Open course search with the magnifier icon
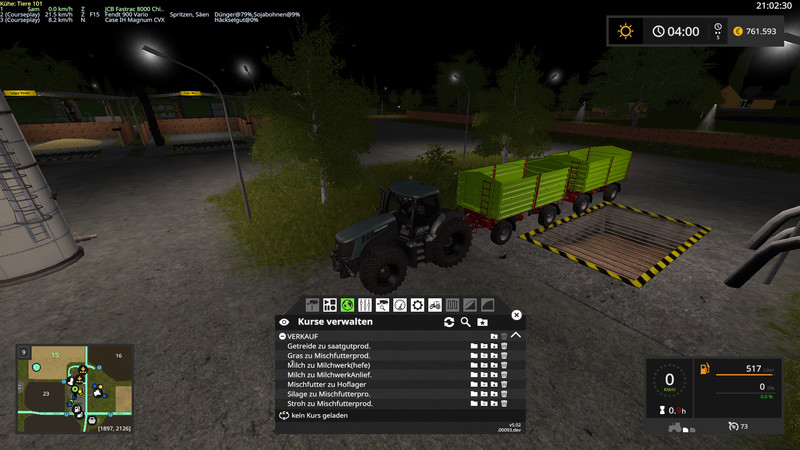The width and height of the screenshot is (800, 450). [465, 322]
